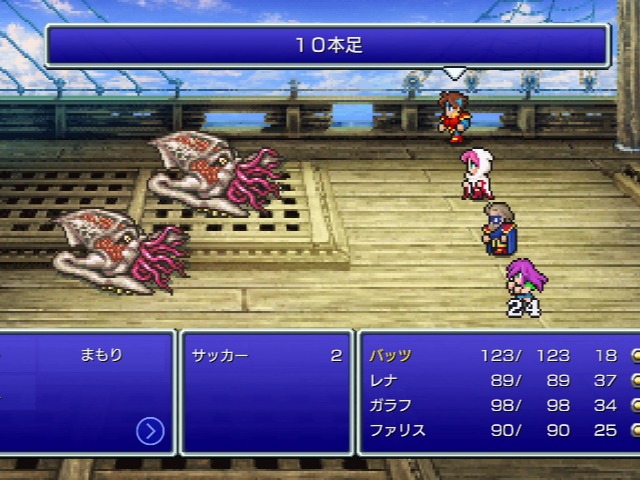
Task: Target the サッカー enemy entry
Action: tap(220, 355)
